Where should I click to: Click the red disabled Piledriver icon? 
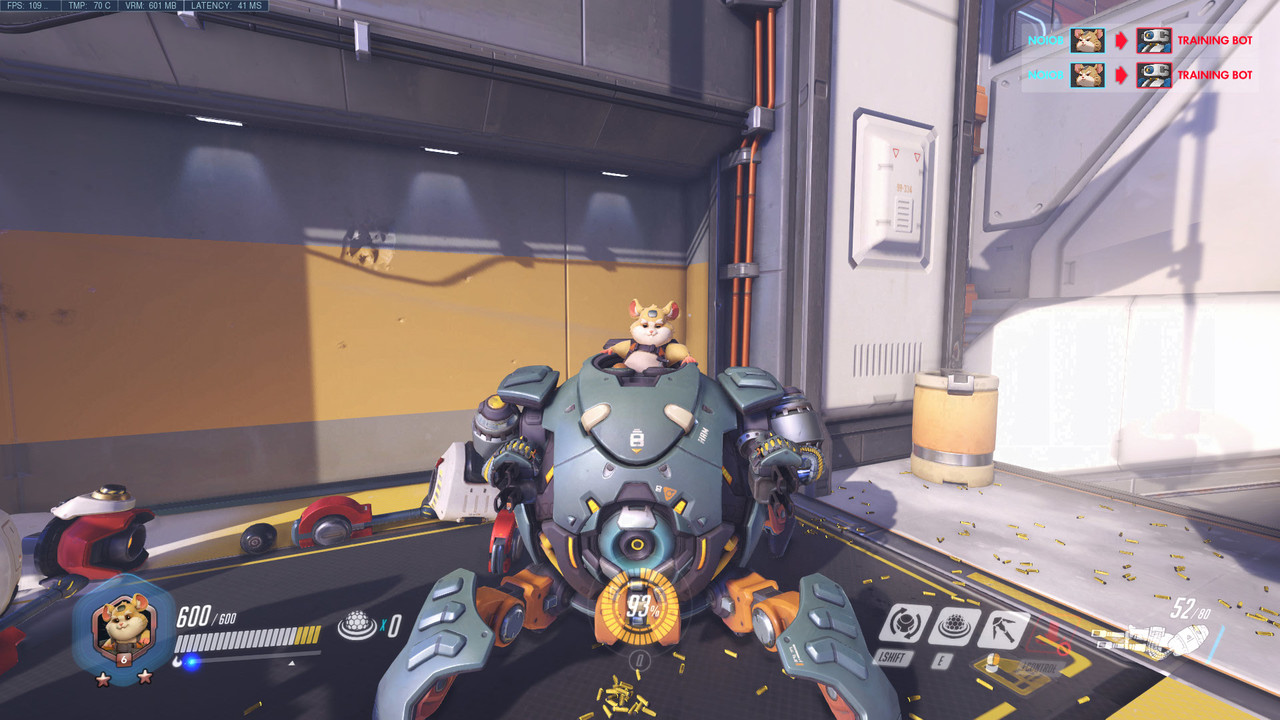tap(1047, 636)
